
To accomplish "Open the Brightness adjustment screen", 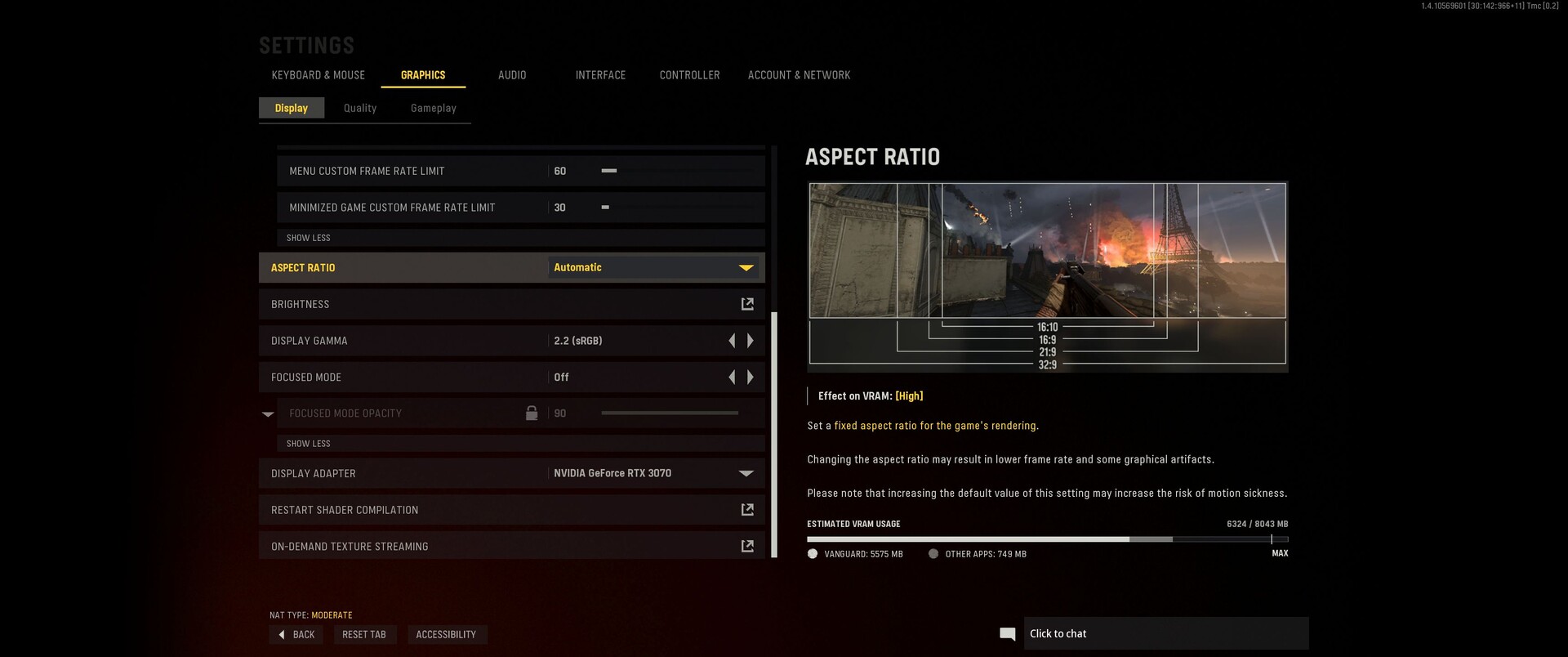I will pos(746,304).
